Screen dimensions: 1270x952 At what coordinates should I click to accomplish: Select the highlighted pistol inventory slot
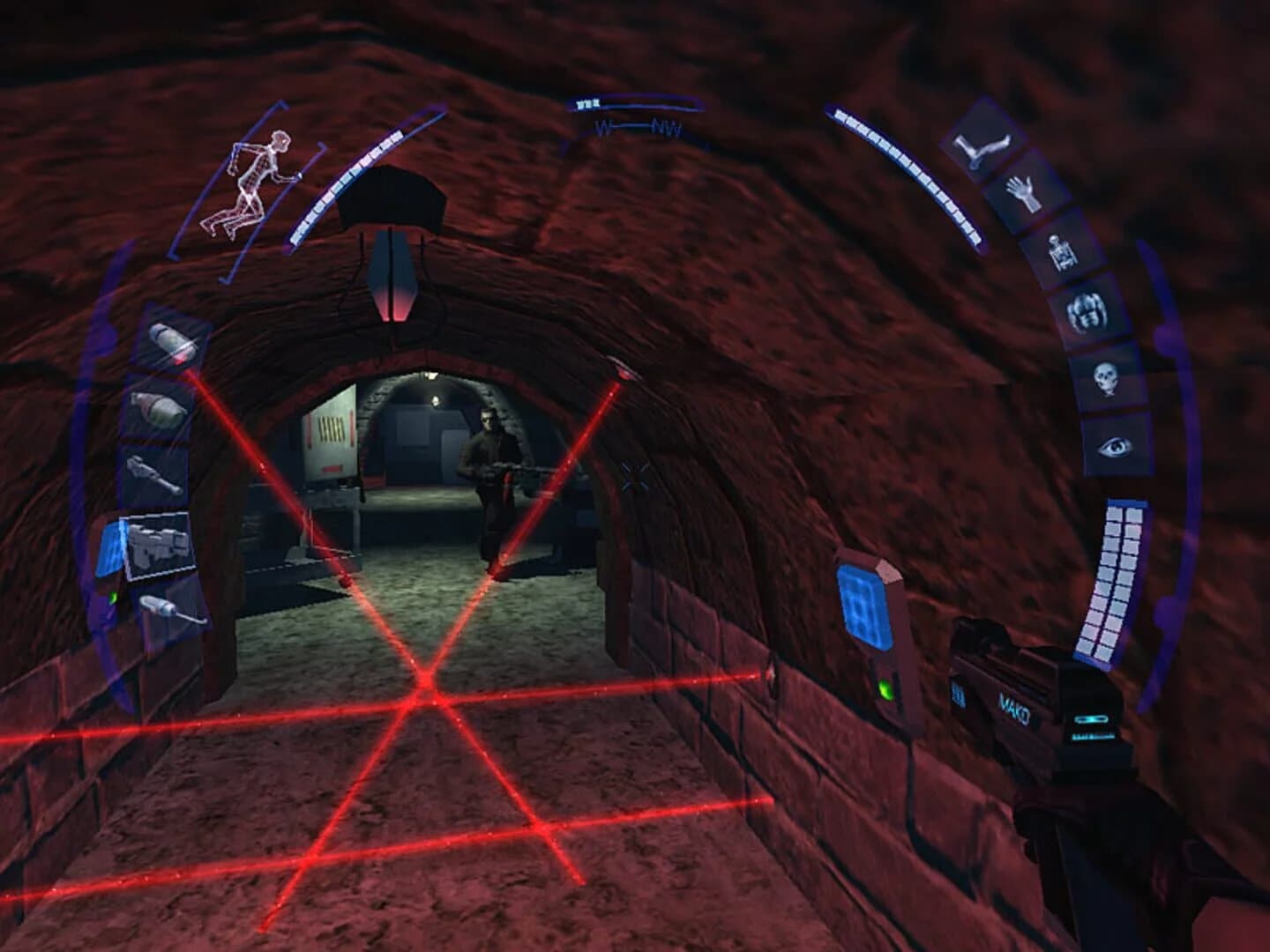[156, 546]
